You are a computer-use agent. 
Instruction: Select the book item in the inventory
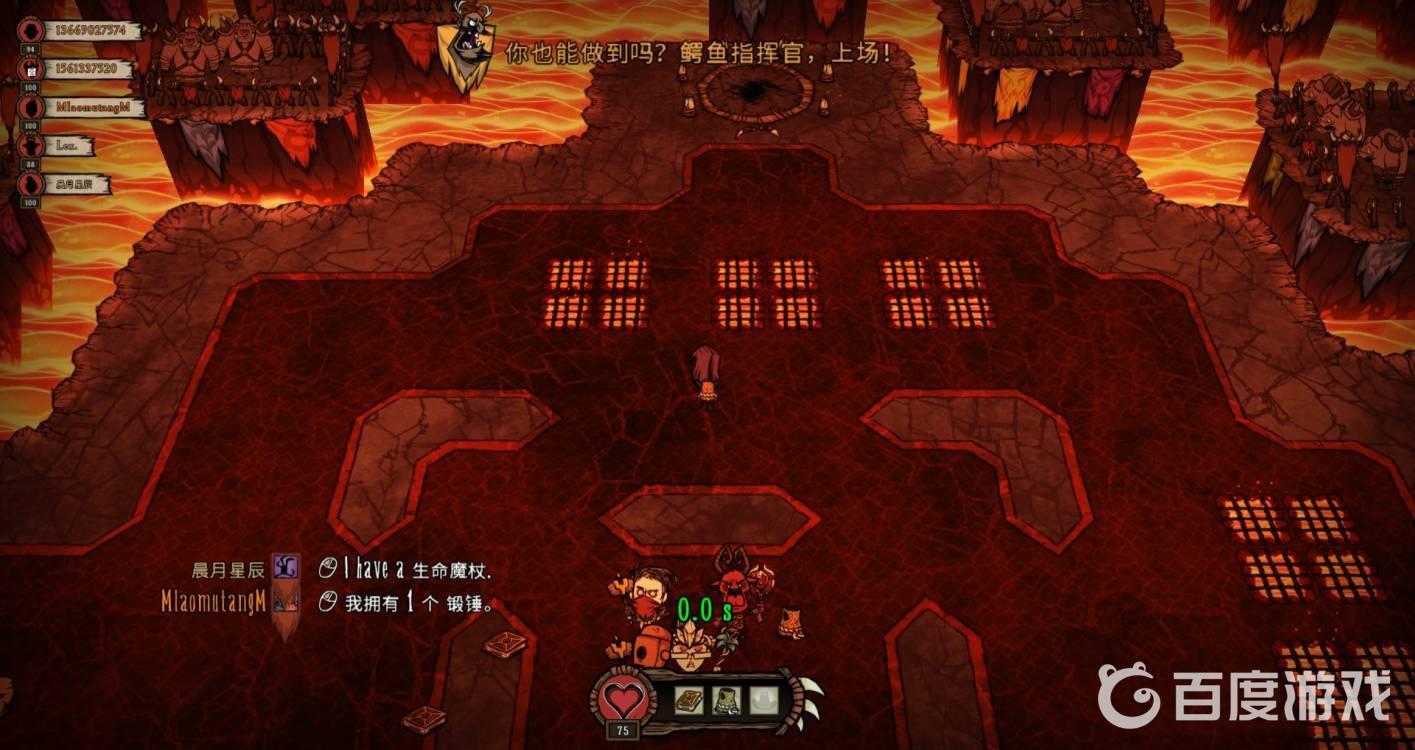[689, 701]
